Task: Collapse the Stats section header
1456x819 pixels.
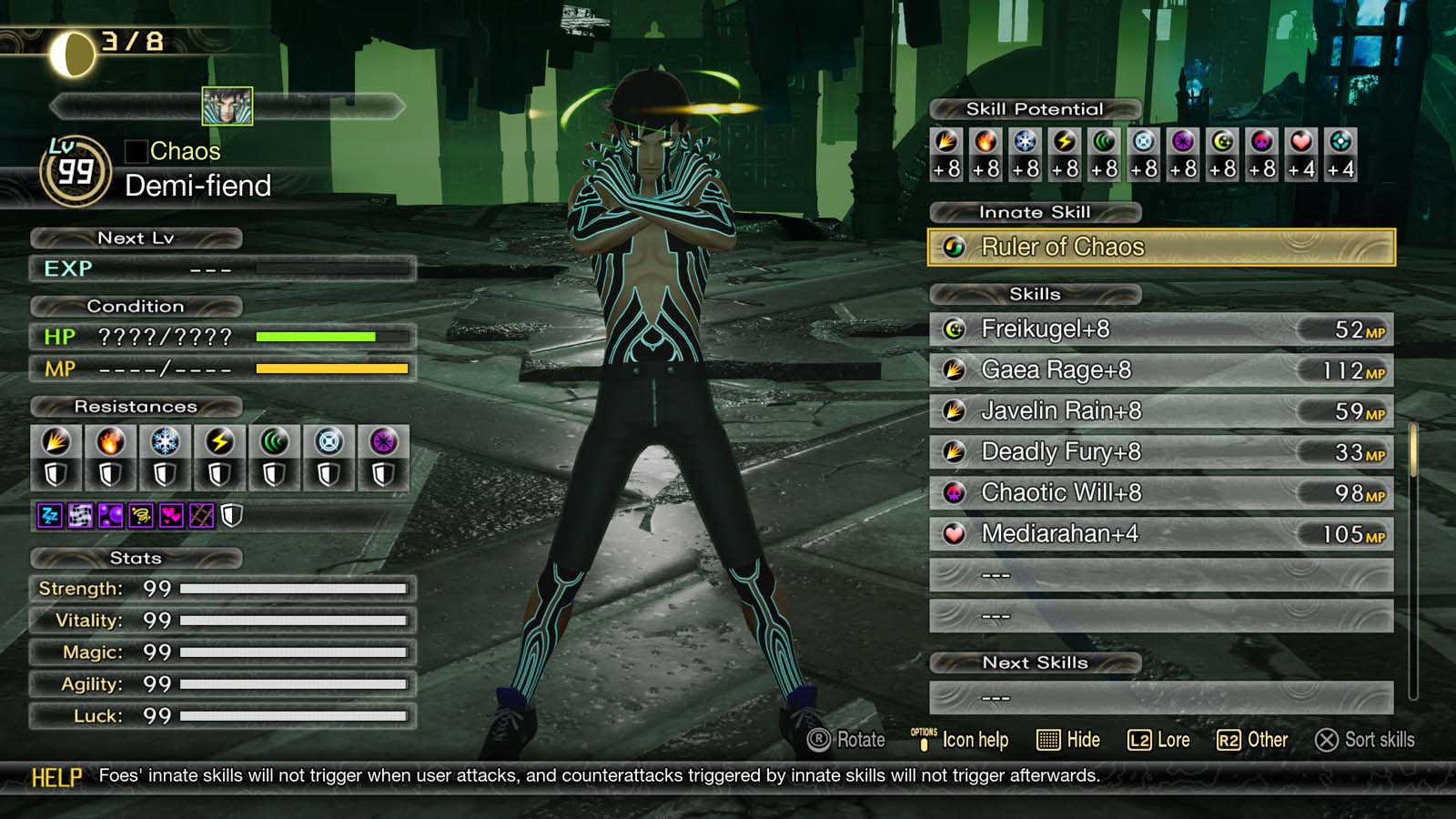Action: (x=135, y=558)
